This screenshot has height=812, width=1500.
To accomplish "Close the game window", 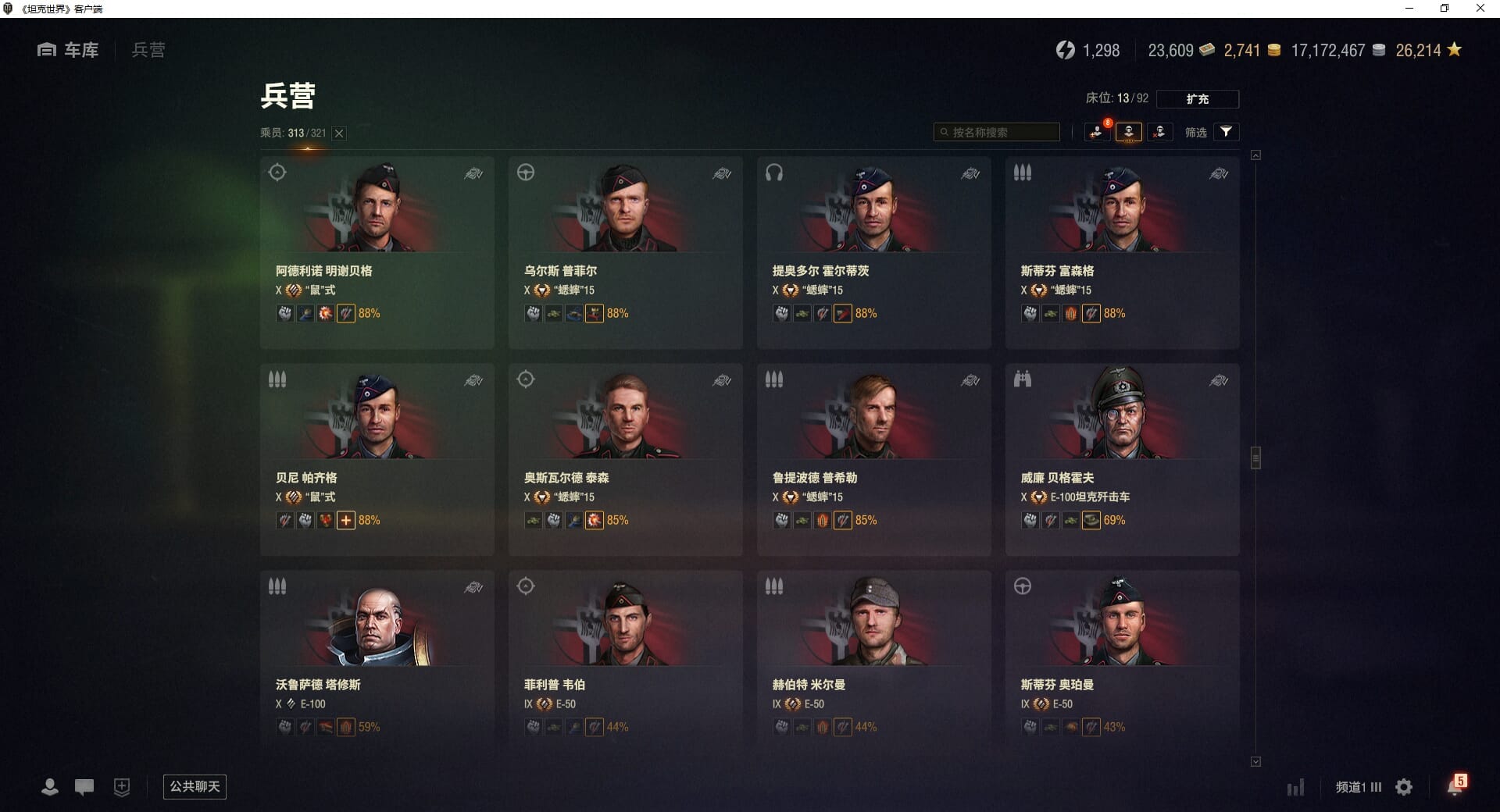I will (1480, 9).
